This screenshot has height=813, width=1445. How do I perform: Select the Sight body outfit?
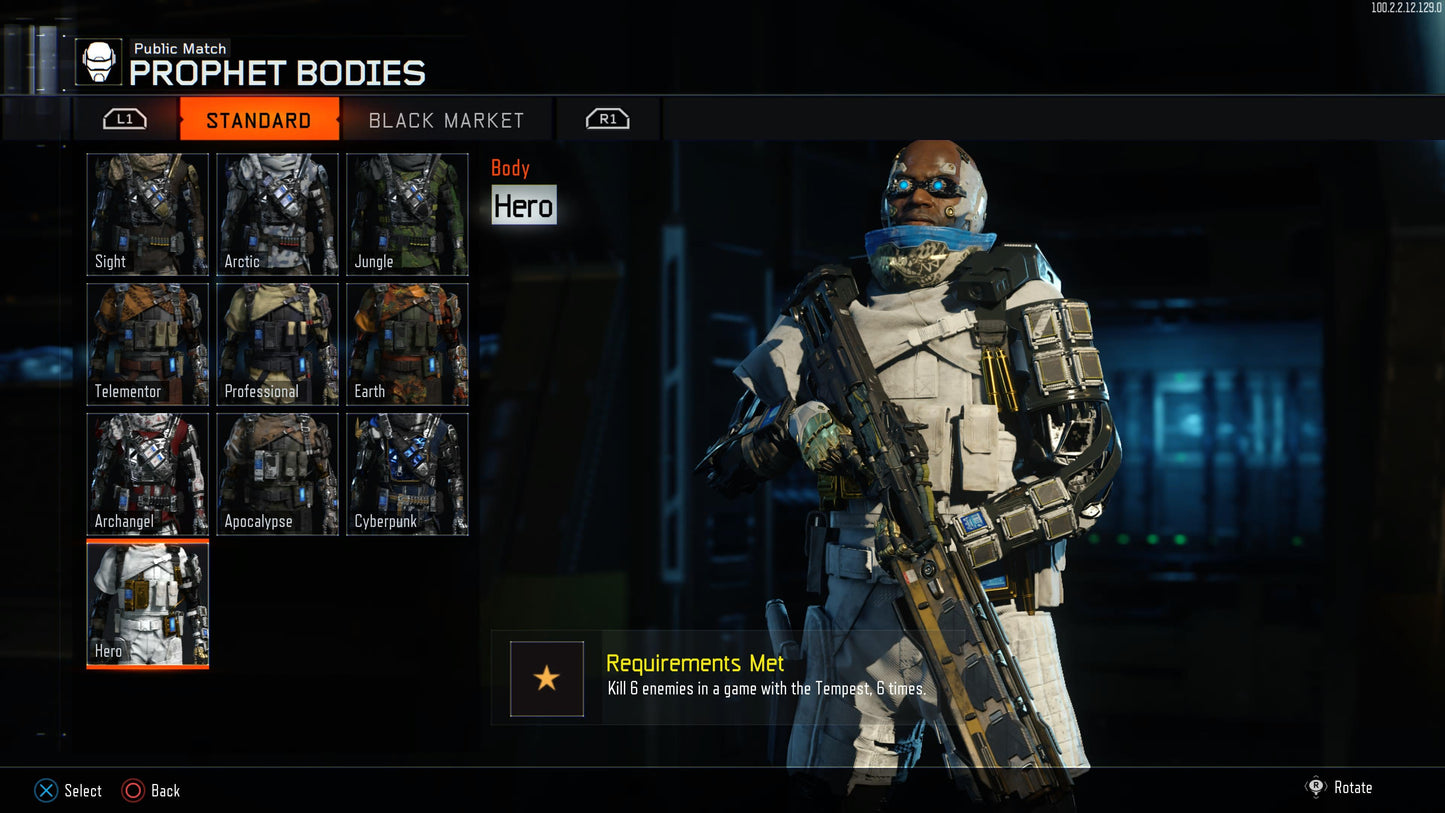(148, 214)
